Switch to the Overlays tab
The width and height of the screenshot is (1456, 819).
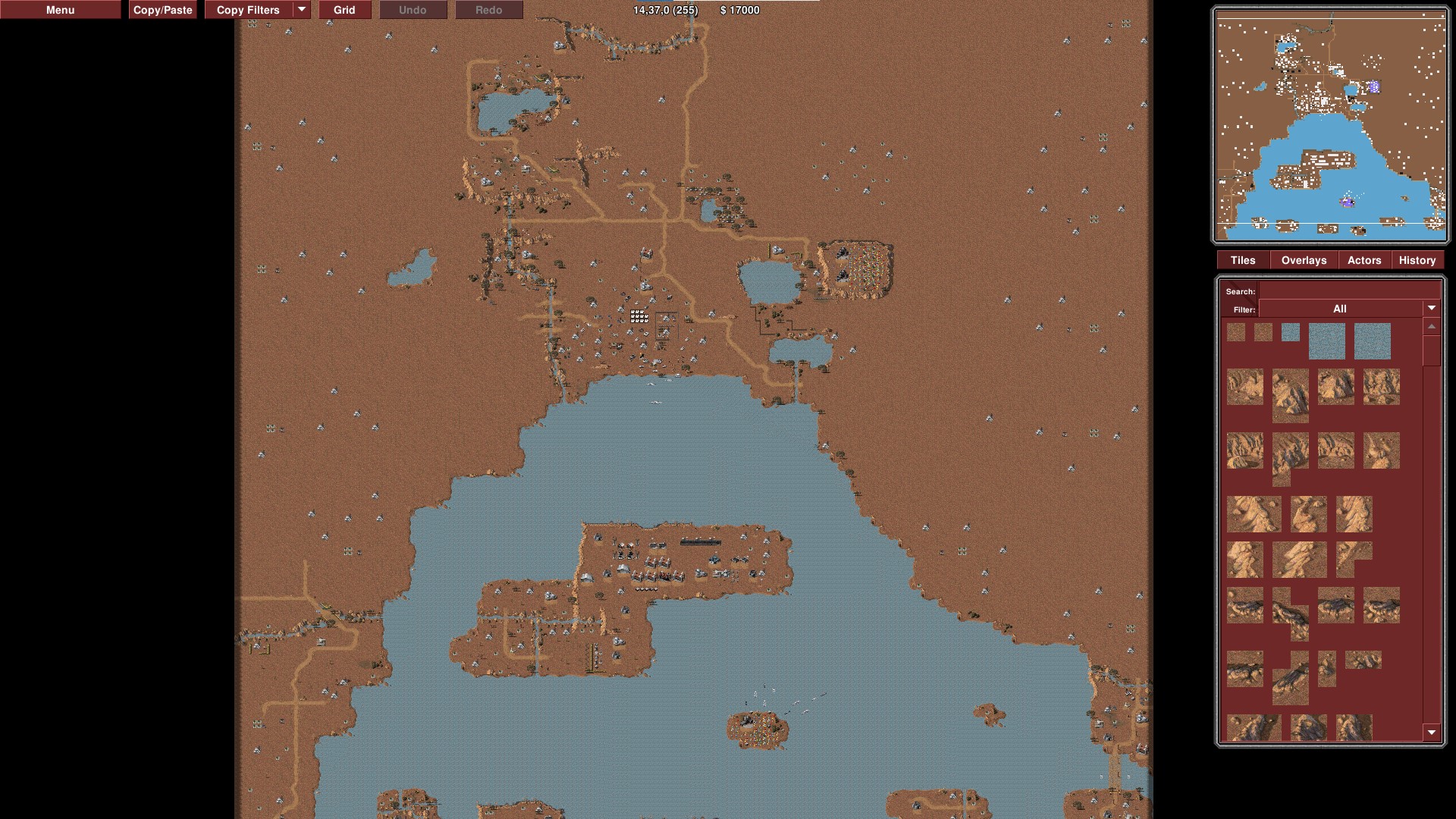point(1304,260)
